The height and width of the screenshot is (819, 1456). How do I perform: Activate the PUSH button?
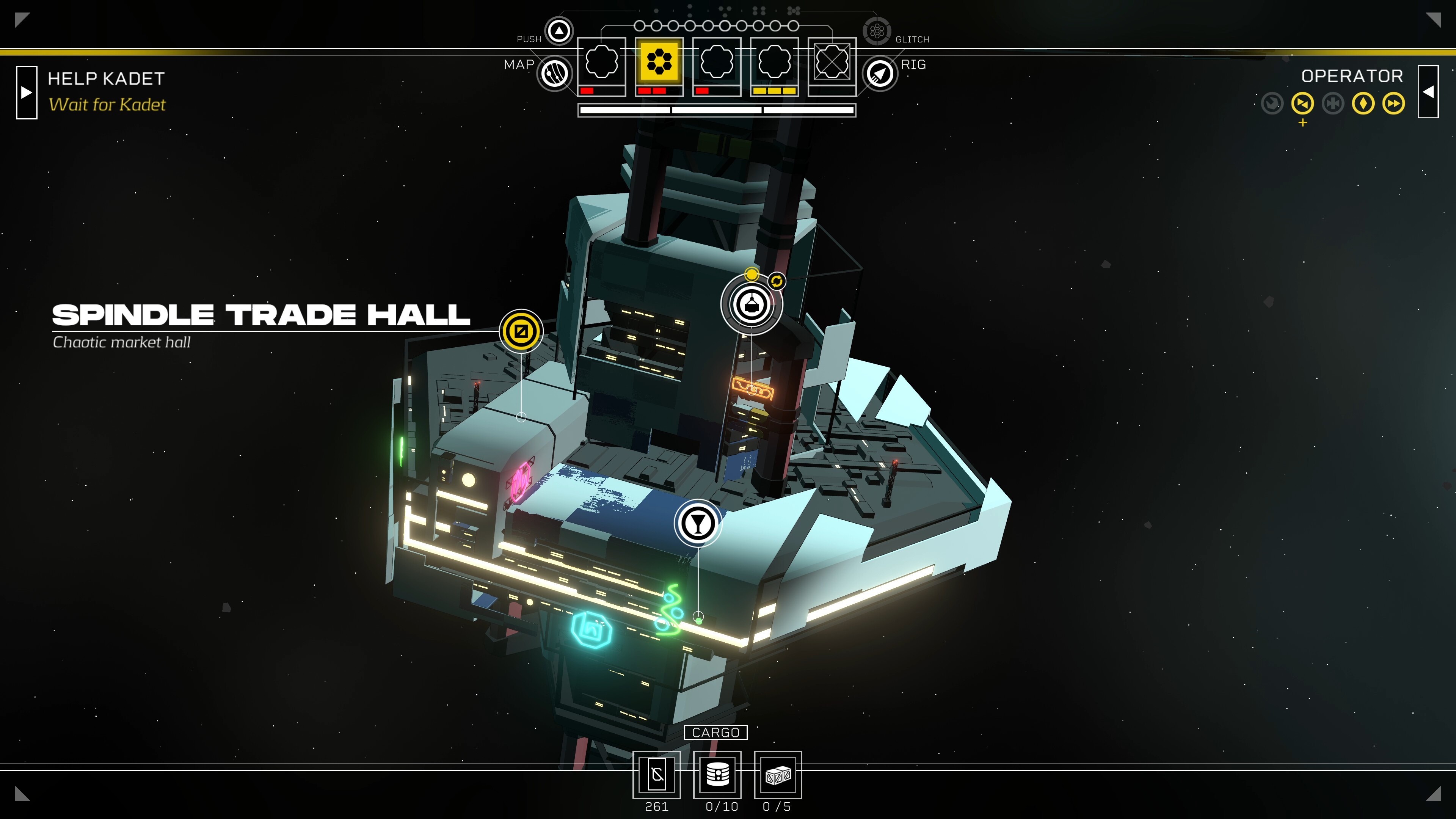(559, 30)
